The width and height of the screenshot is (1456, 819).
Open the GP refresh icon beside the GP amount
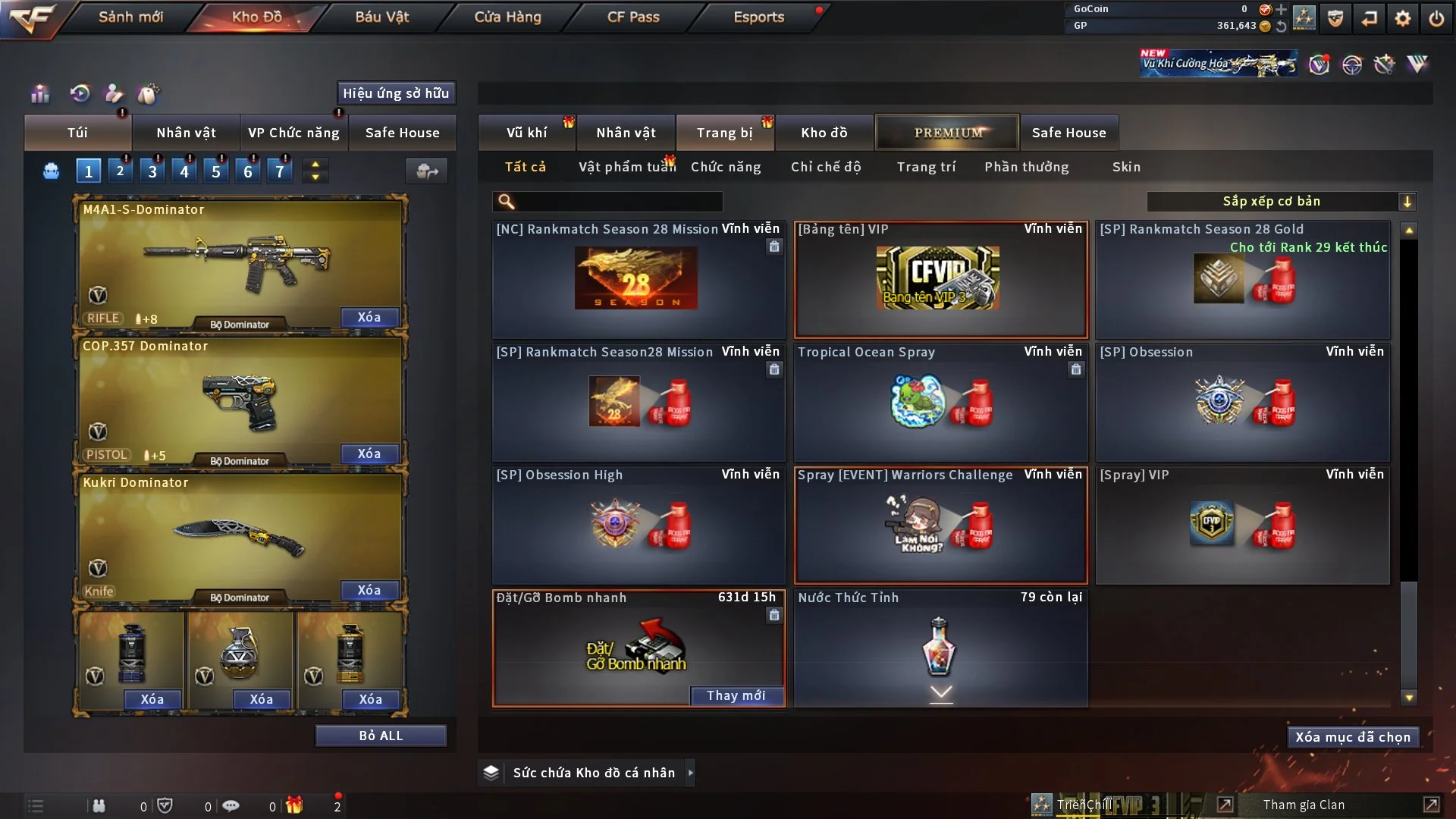tap(1282, 25)
